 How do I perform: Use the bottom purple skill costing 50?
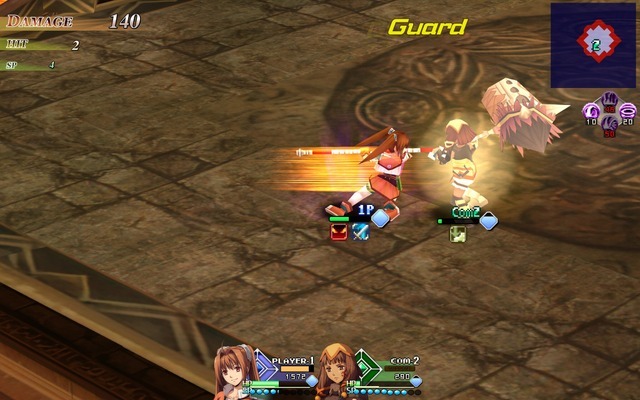tap(609, 124)
